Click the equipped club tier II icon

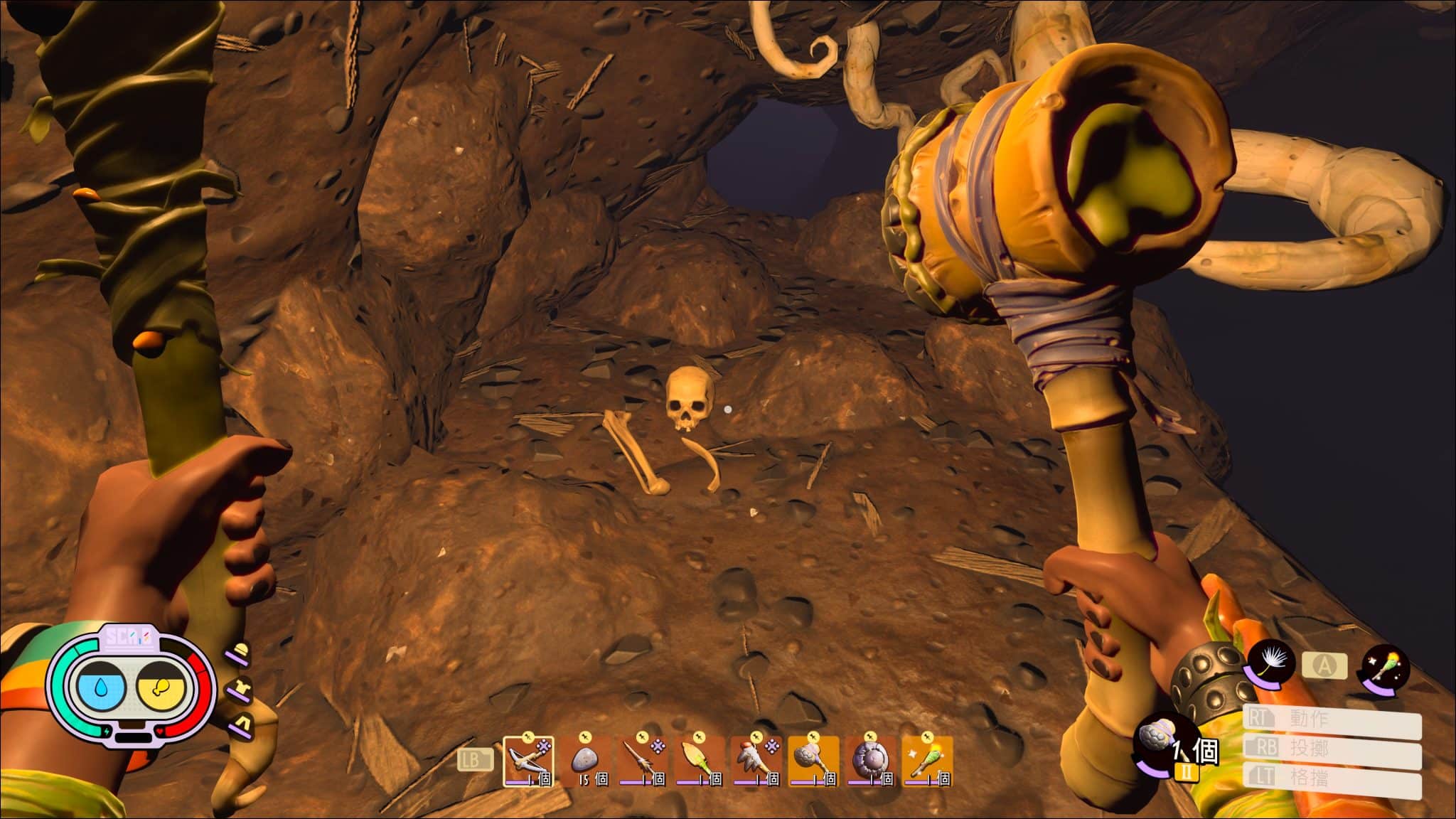(1160, 749)
